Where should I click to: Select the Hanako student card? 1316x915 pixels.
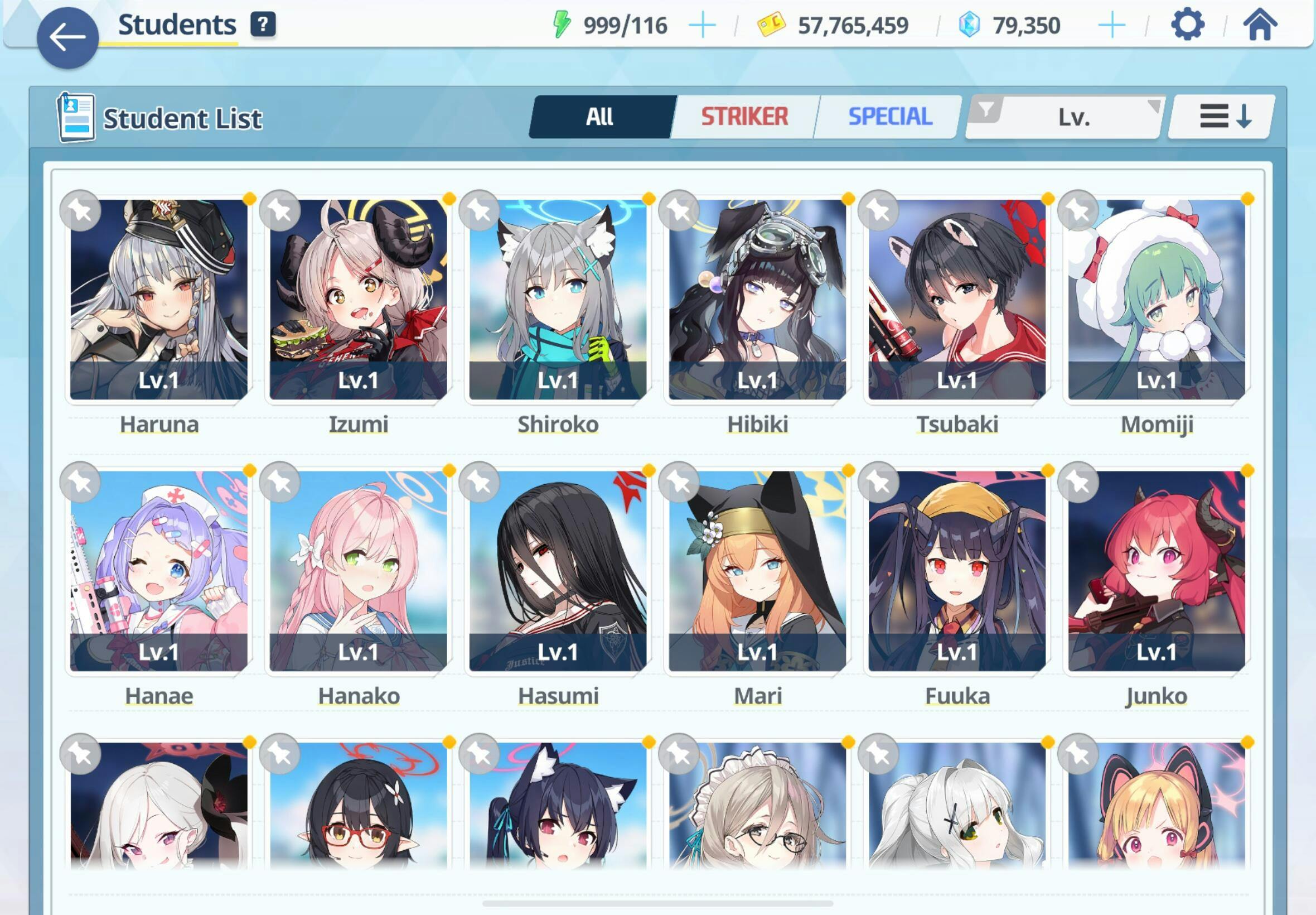(x=358, y=571)
